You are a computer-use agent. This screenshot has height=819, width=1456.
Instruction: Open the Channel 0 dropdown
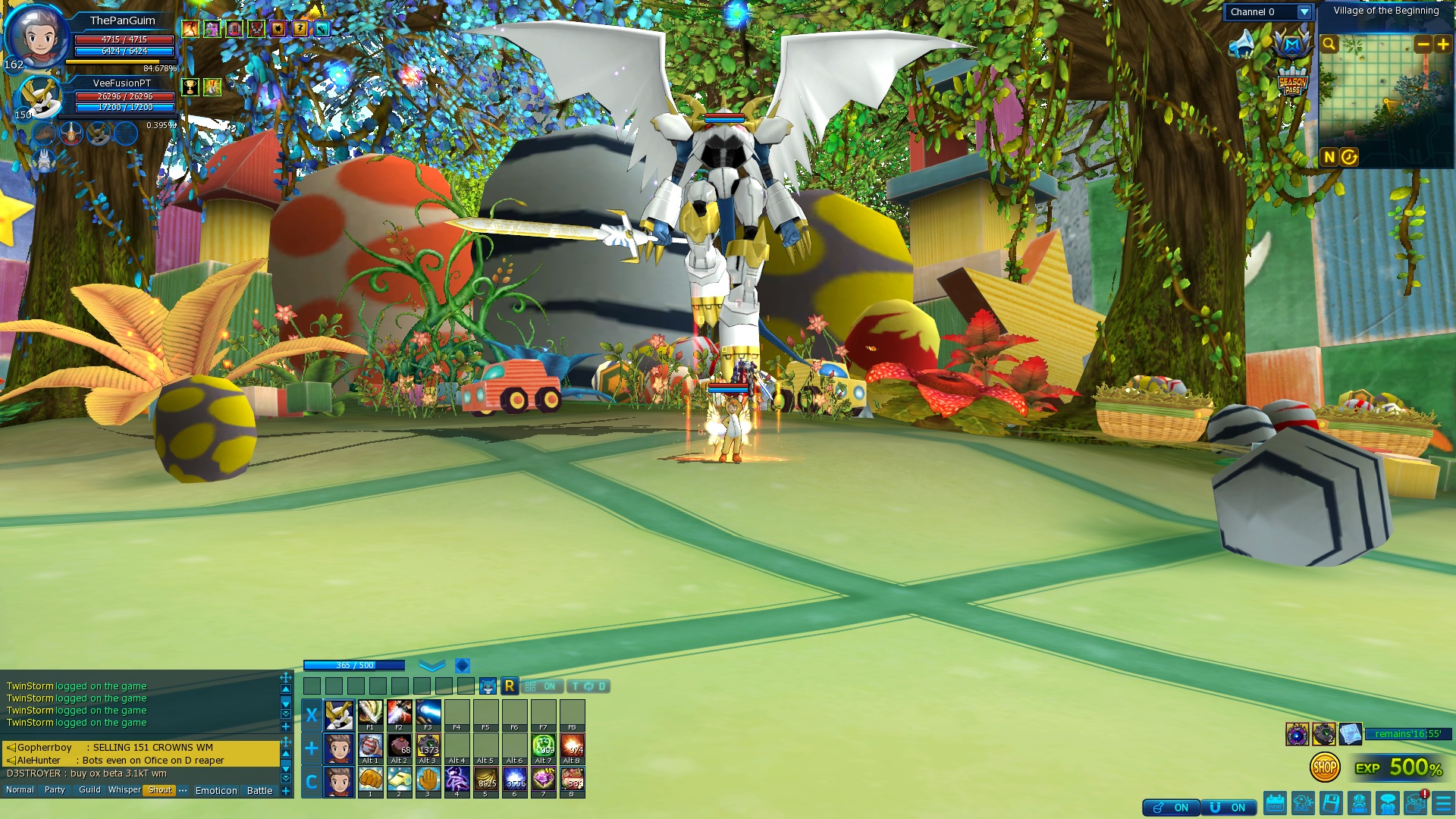1304,12
